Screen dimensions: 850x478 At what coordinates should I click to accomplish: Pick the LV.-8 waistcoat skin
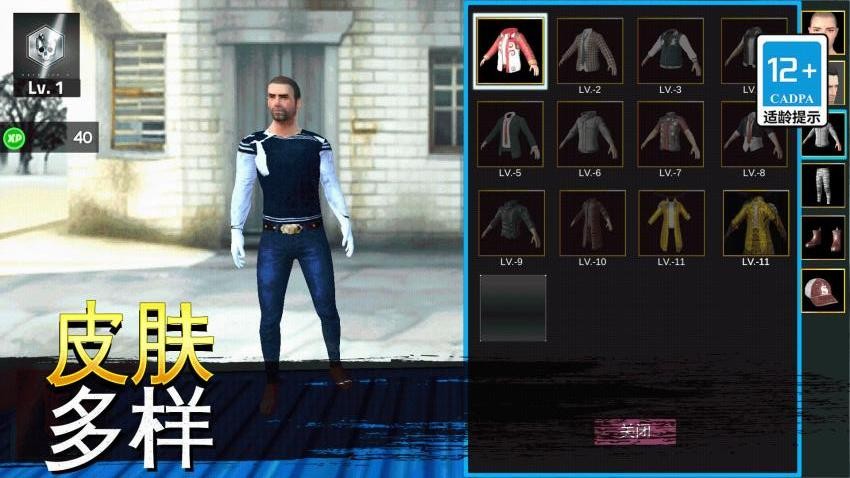(x=751, y=133)
